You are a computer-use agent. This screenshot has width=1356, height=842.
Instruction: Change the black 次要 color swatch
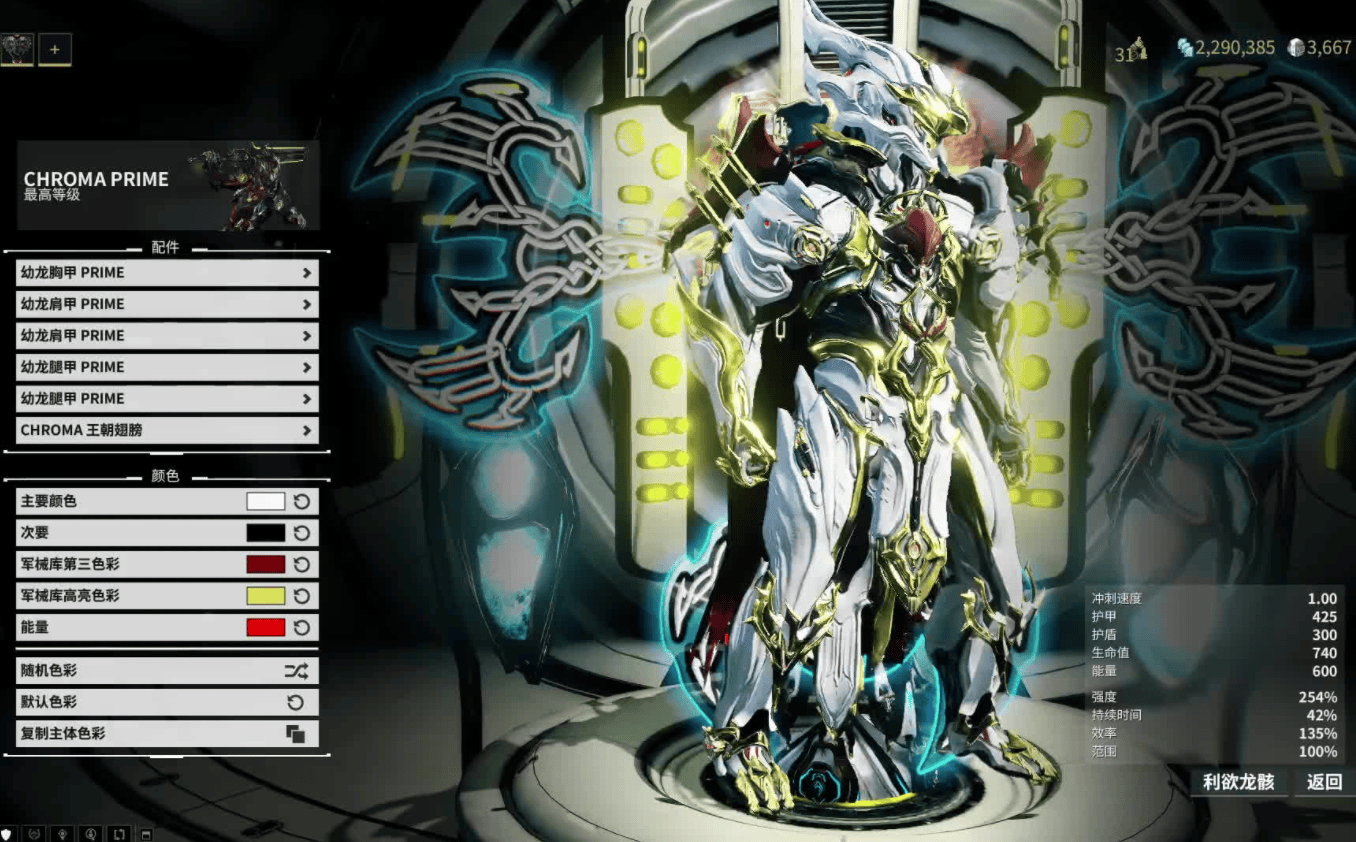(x=265, y=533)
